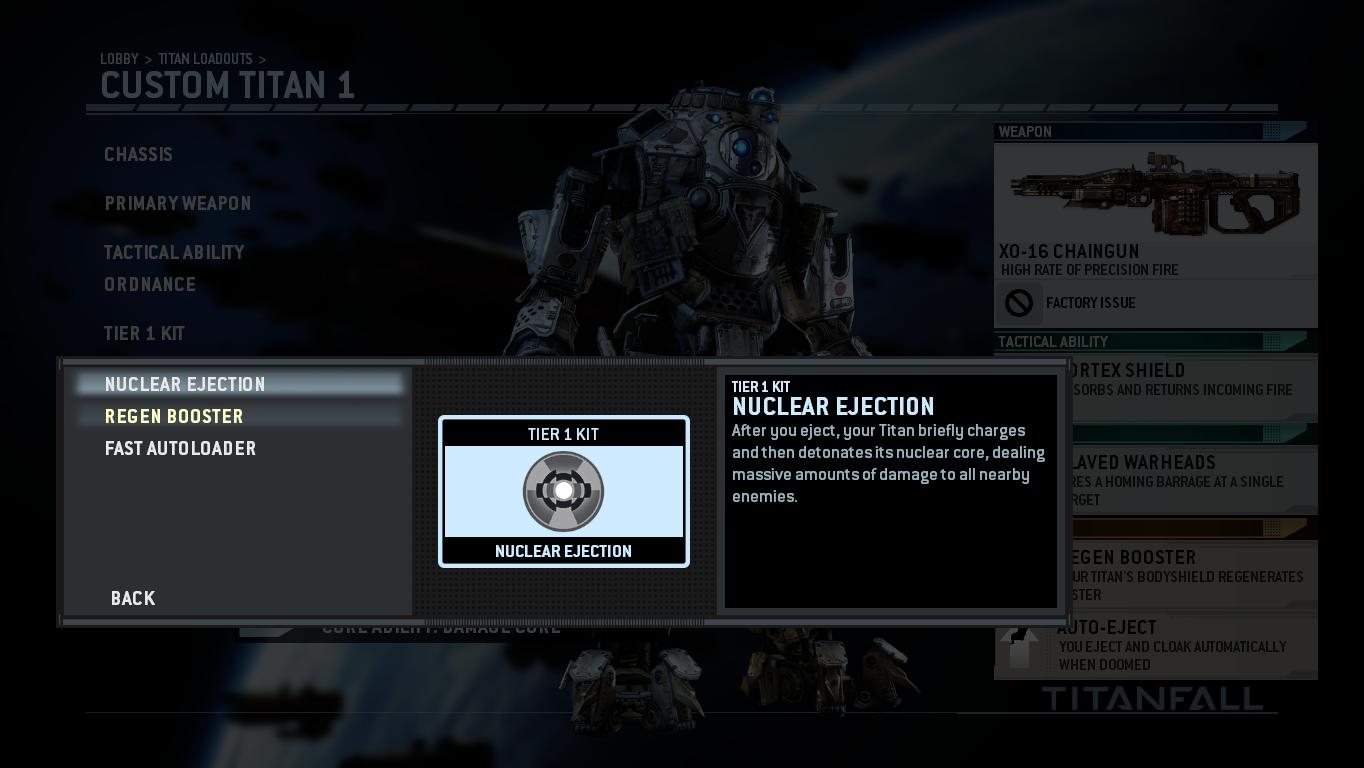Open the Tier 1 Kit category

[144, 334]
